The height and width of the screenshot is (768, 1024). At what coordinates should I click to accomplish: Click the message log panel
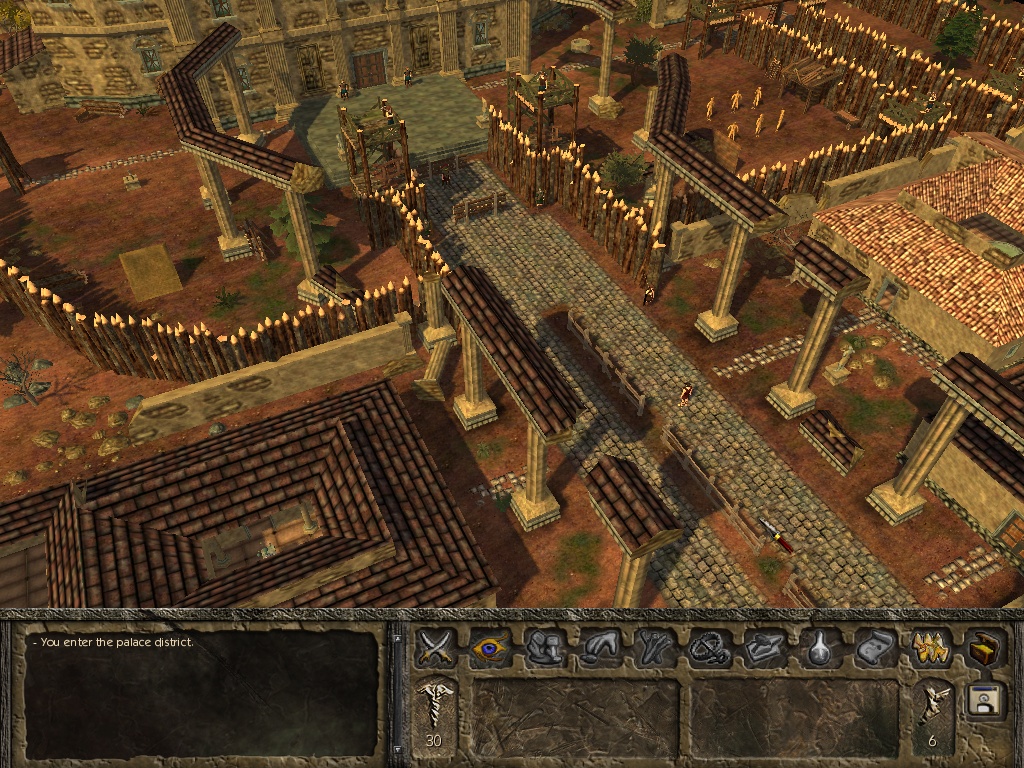[x=202, y=692]
